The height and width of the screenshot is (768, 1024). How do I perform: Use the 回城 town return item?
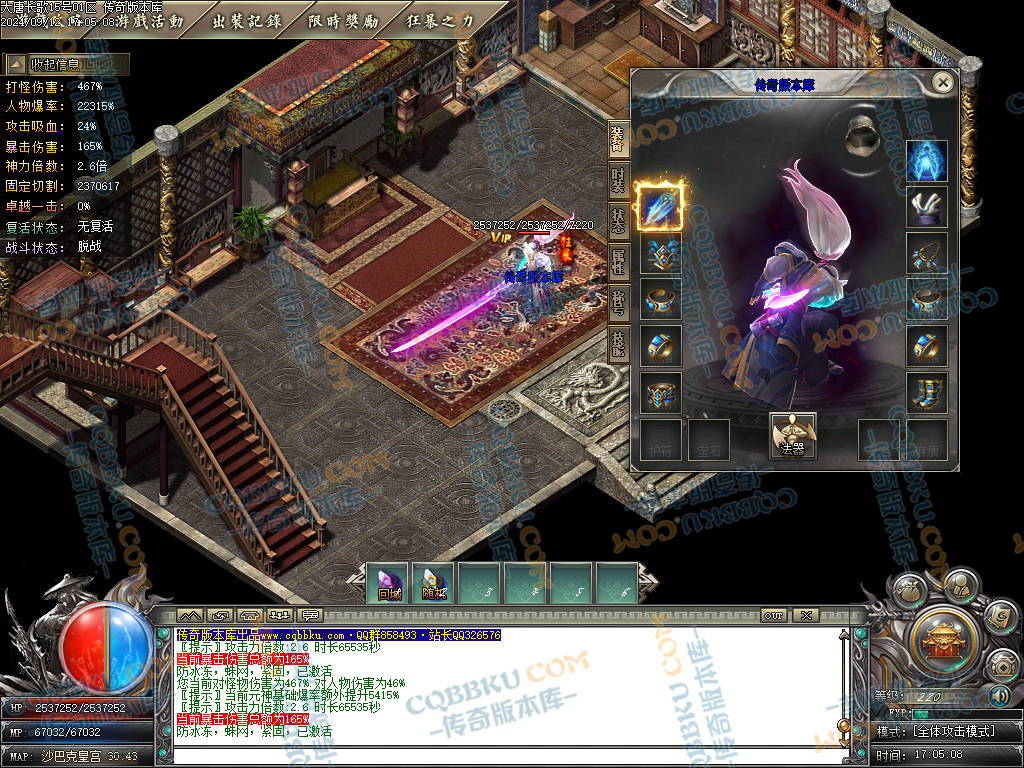point(388,584)
